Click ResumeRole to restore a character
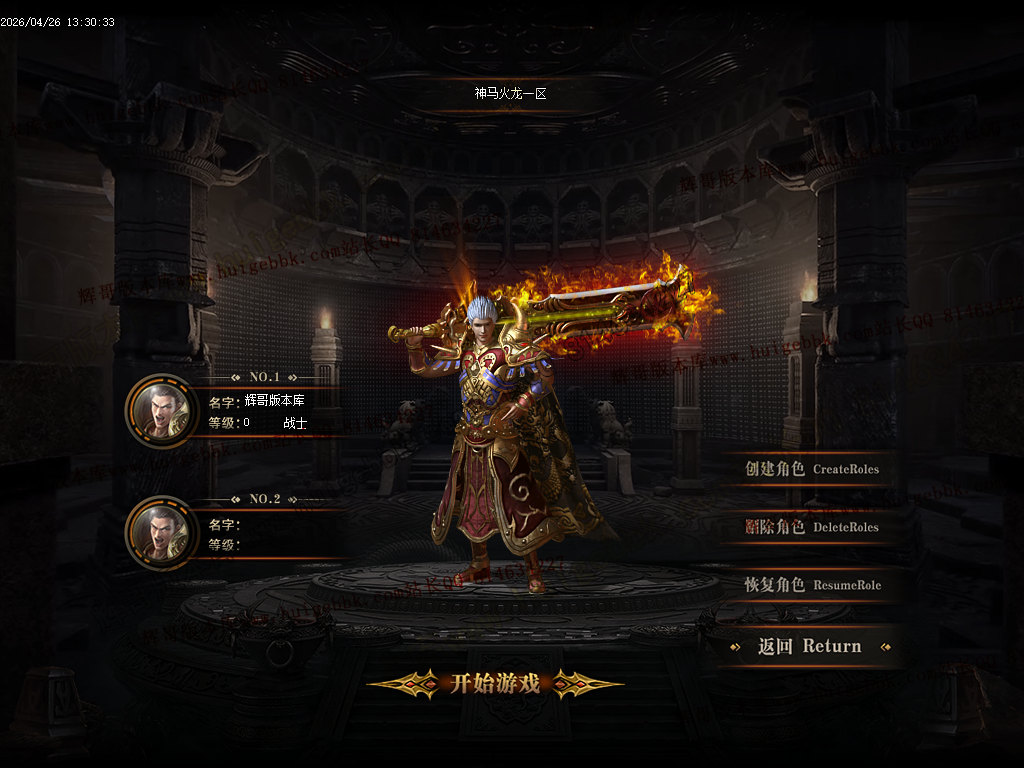 (x=811, y=585)
